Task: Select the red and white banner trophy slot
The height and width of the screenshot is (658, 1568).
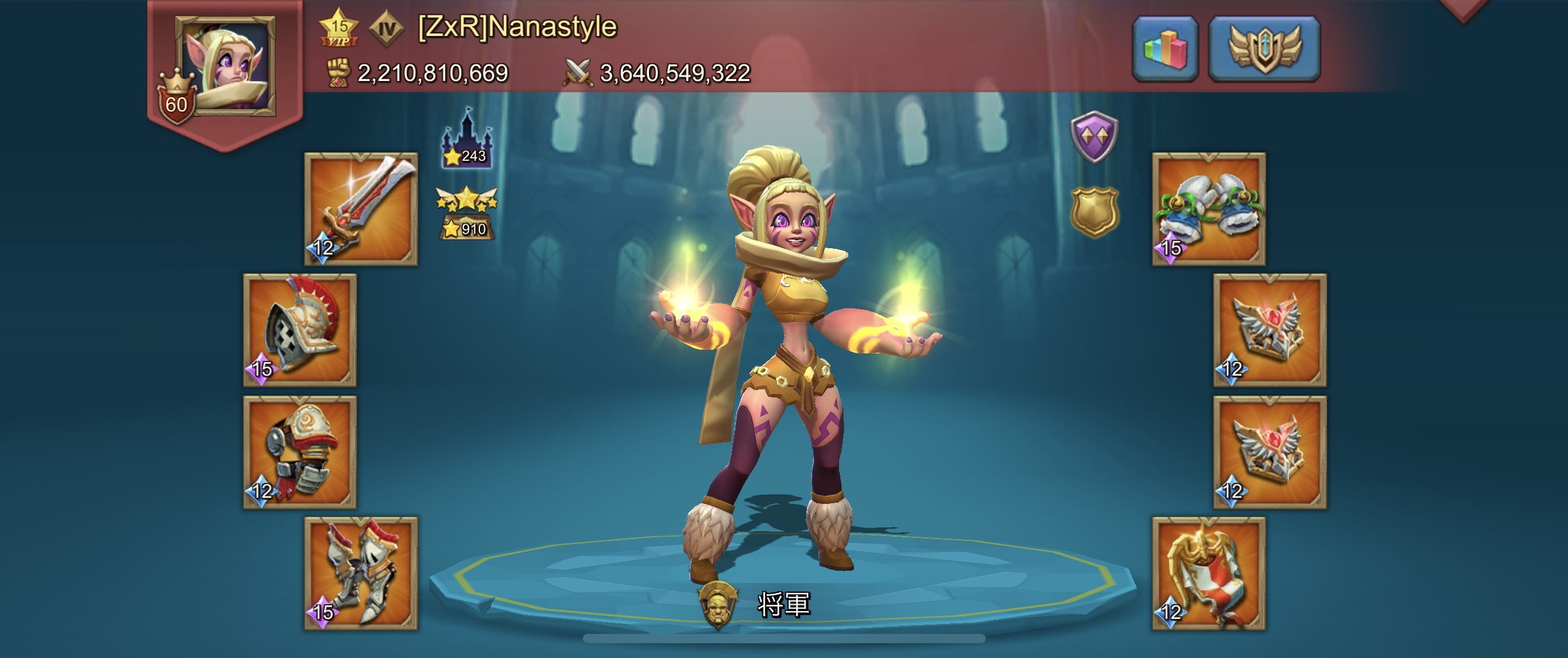Action: pos(1208,573)
